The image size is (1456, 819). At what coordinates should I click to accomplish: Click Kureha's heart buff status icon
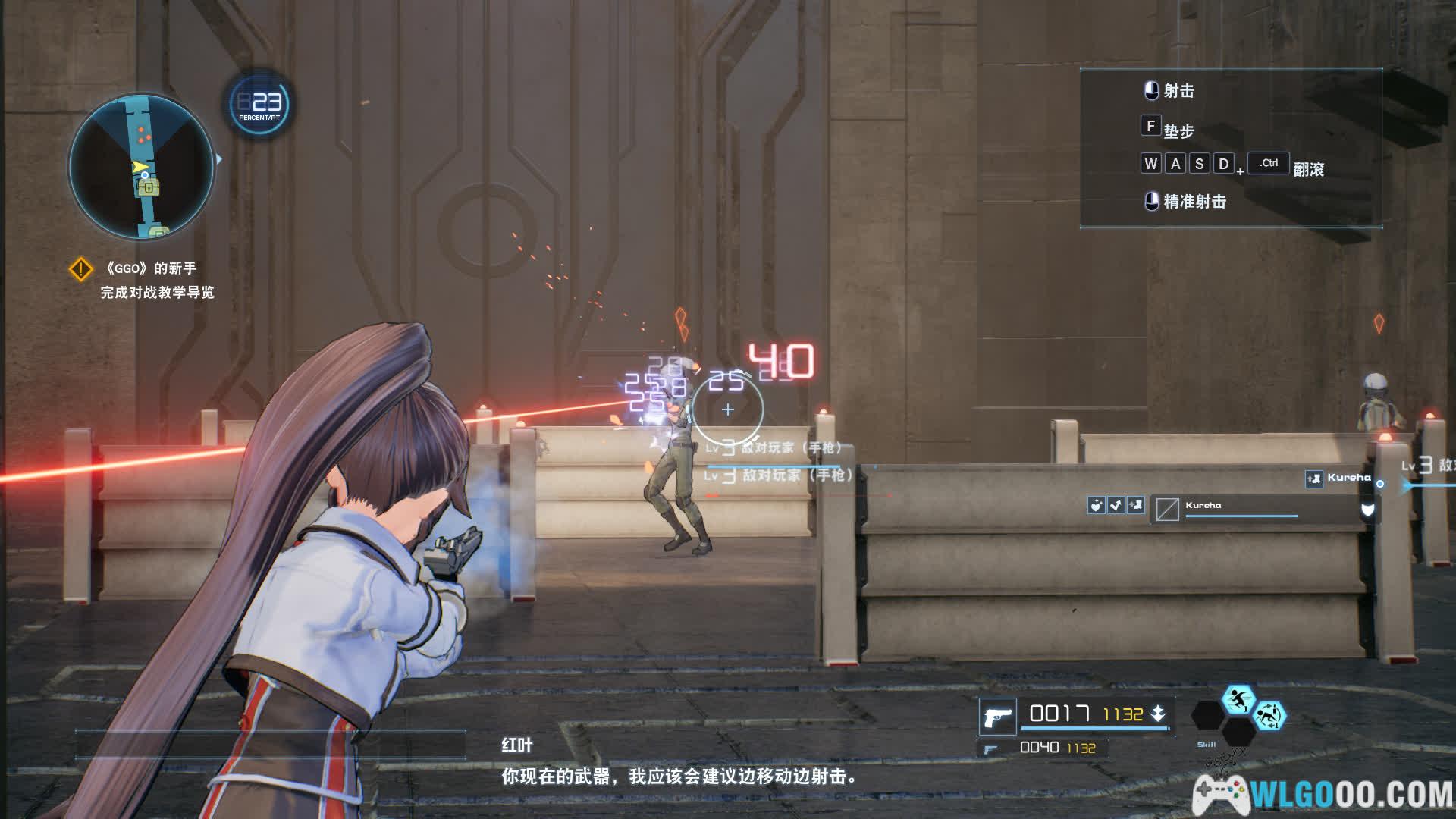pyautogui.click(x=1096, y=505)
